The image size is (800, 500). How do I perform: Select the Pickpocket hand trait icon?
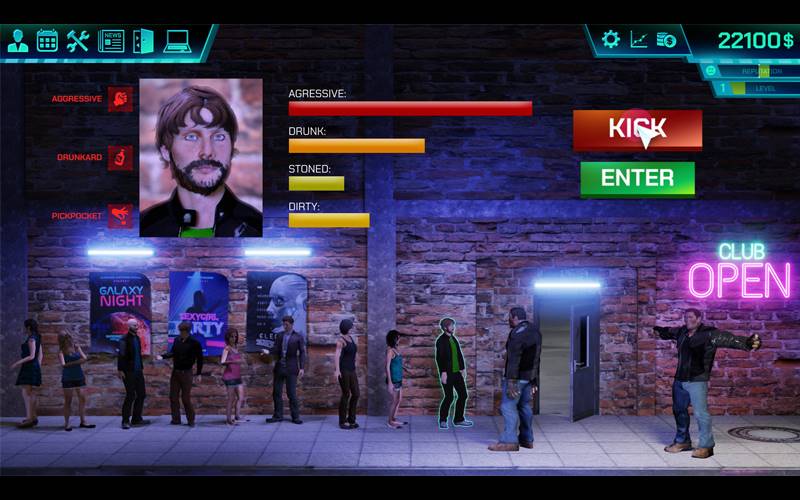click(x=120, y=215)
